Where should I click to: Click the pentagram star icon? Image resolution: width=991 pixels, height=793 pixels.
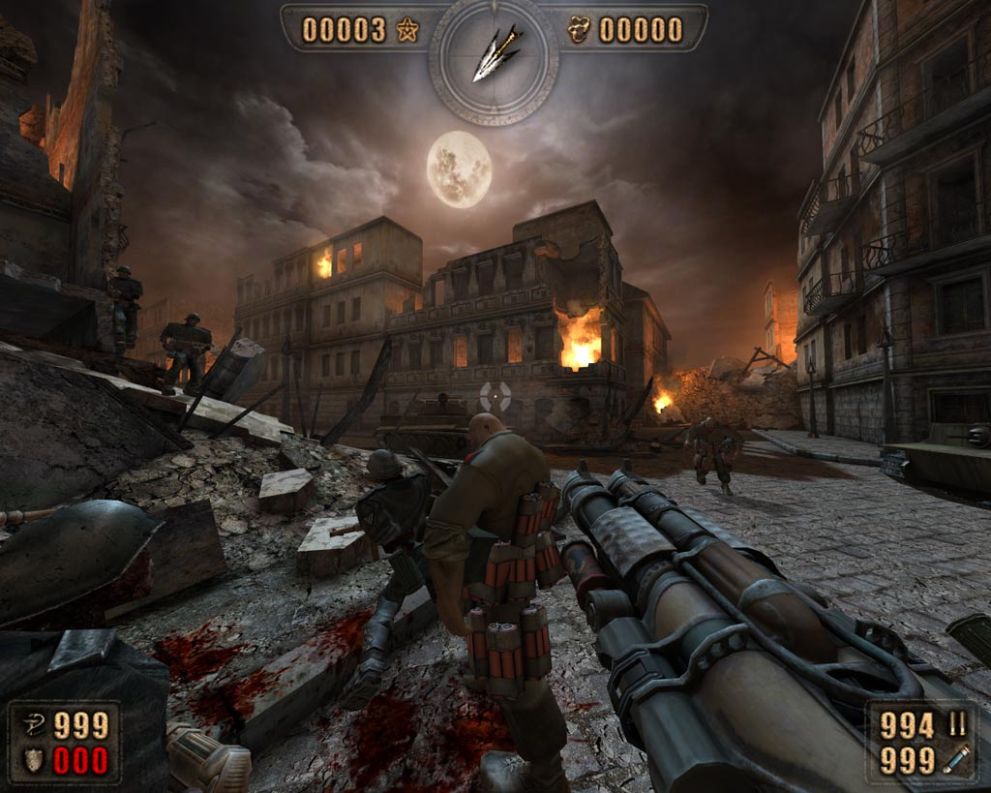pyautogui.click(x=406, y=30)
